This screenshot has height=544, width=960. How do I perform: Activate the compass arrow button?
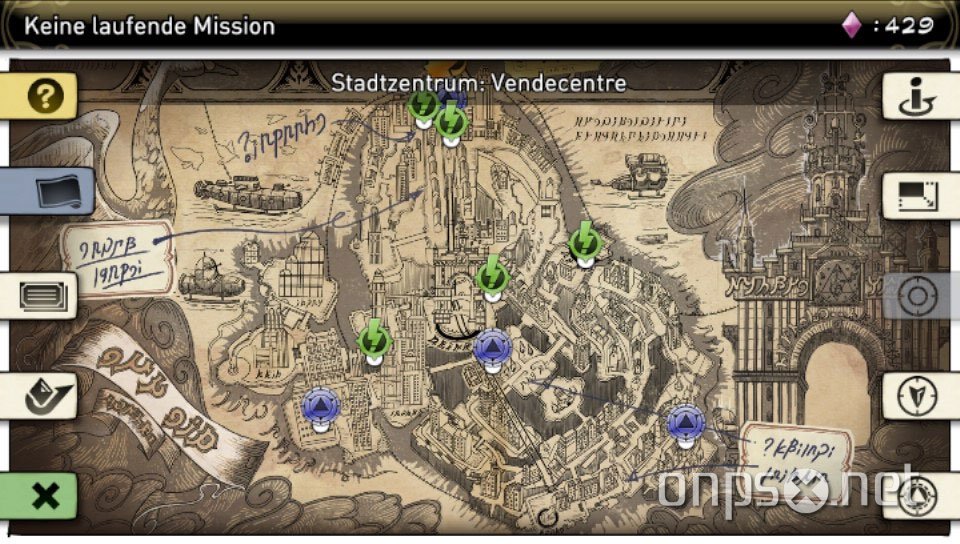915,396
